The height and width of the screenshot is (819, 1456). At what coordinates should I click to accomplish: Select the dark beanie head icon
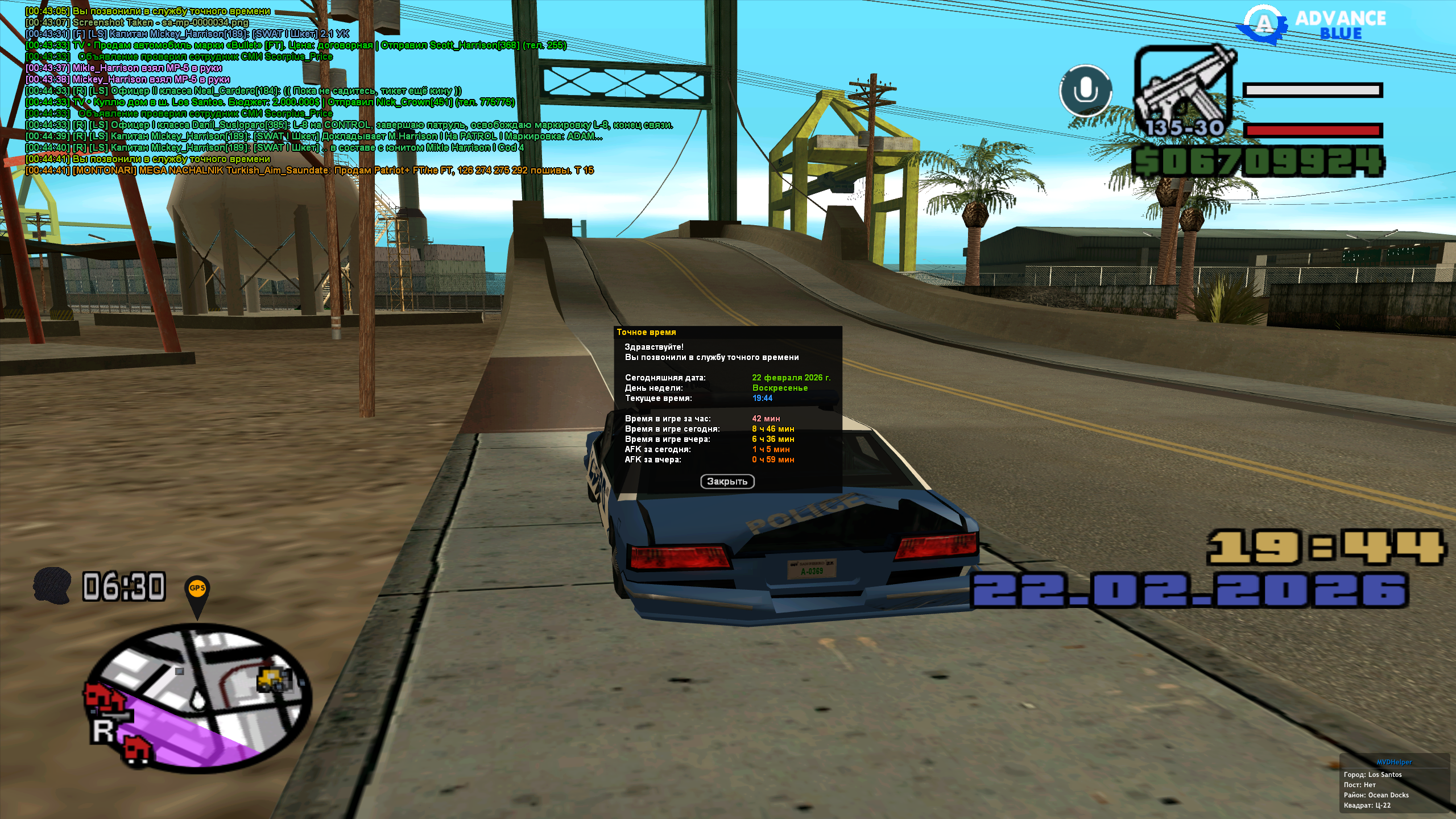pos(52,585)
